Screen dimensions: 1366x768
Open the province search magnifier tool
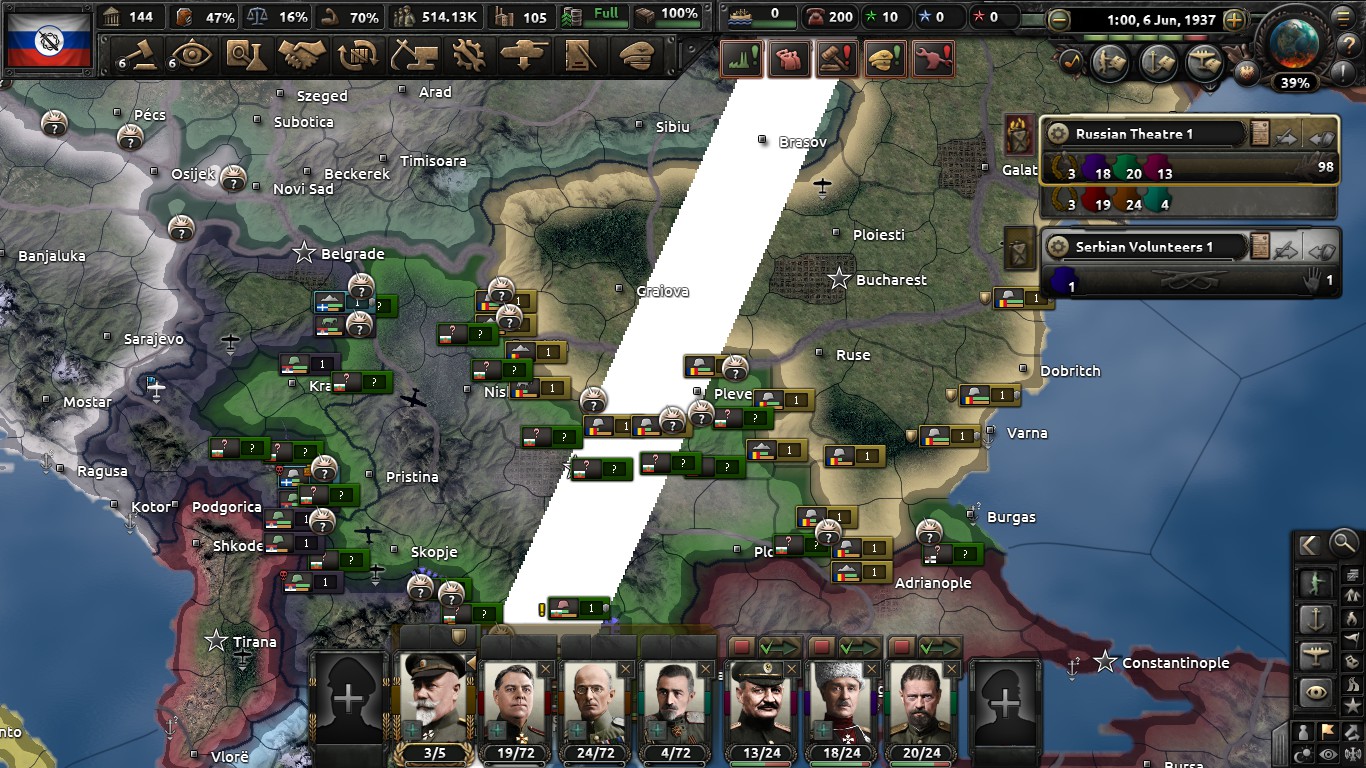click(1343, 545)
